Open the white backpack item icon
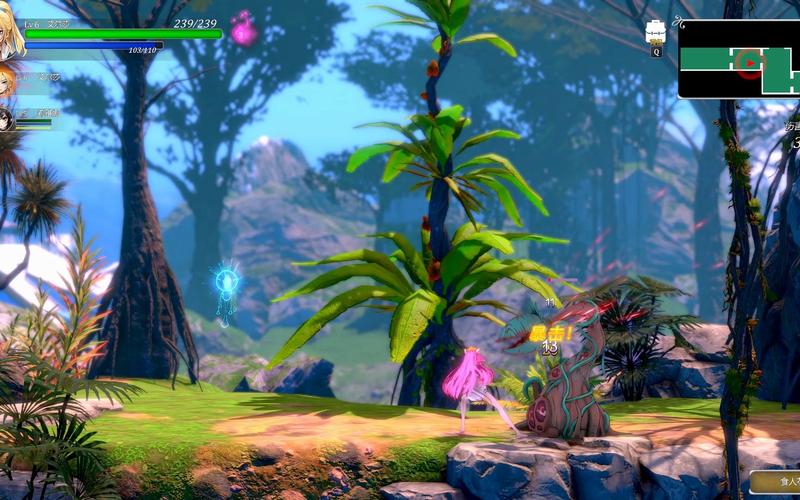This screenshot has height=500, width=800. (x=656, y=32)
